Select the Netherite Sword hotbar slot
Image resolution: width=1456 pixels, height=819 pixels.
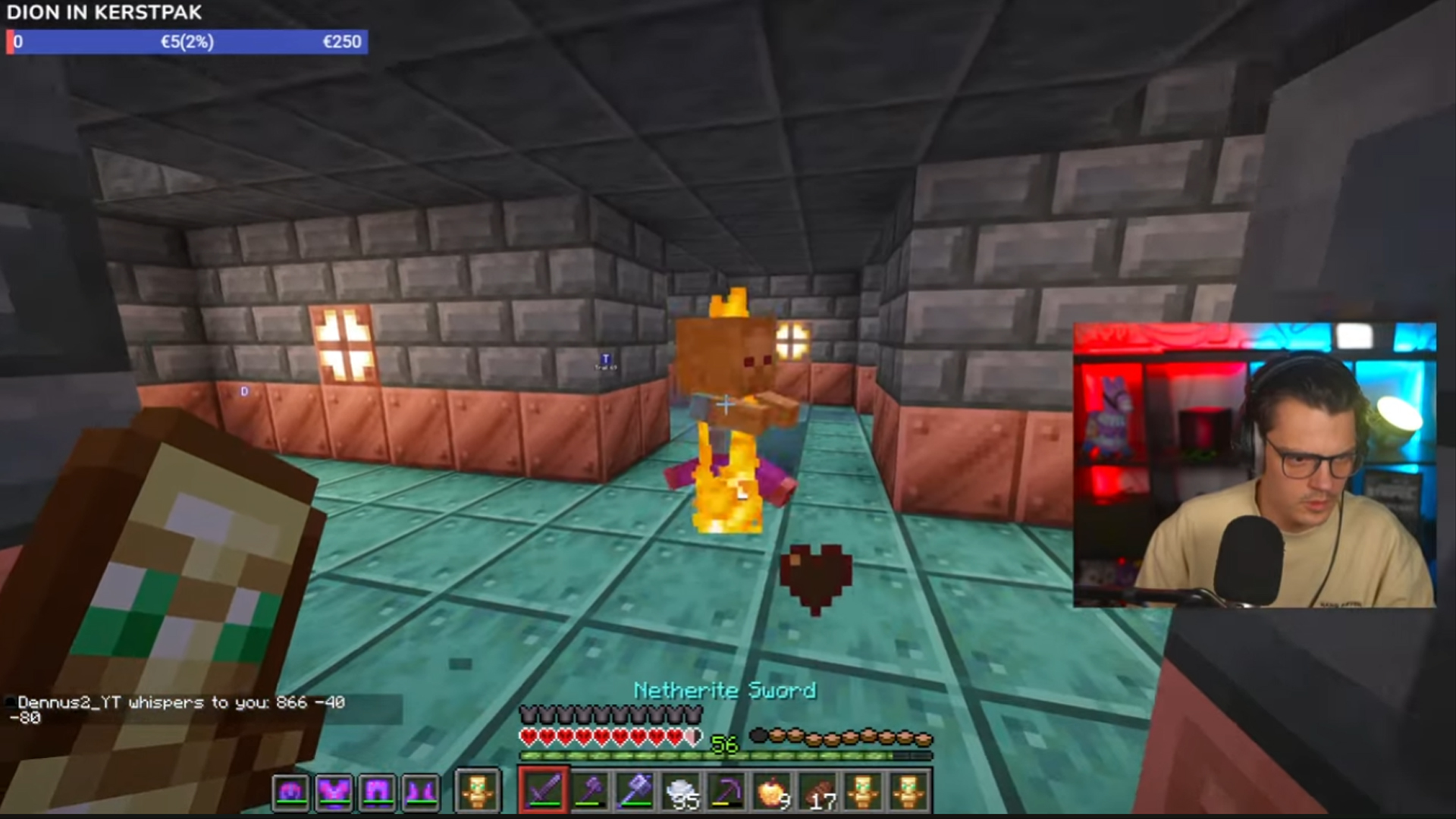point(542,790)
